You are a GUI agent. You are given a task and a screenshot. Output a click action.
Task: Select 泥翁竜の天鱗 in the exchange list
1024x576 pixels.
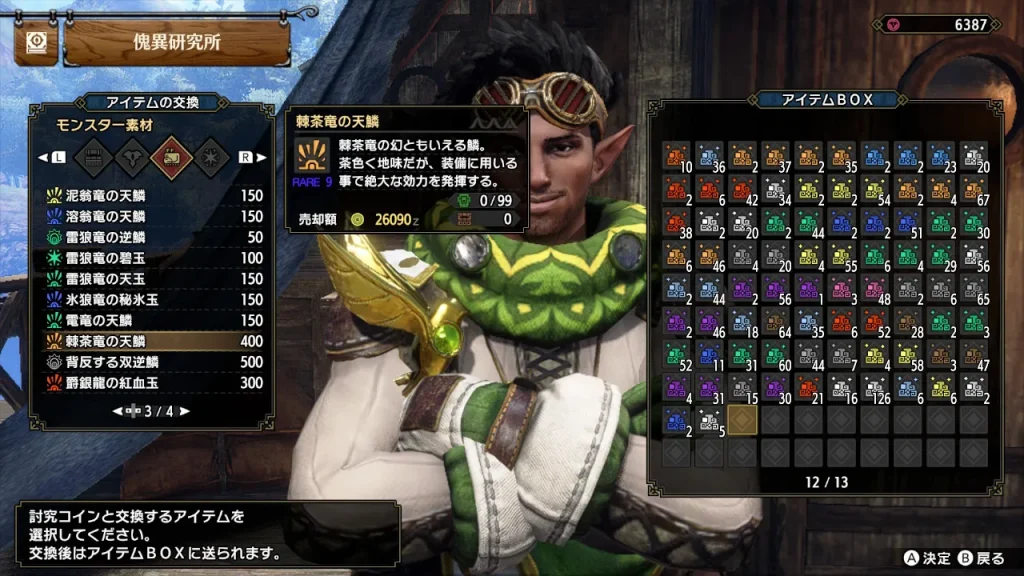pyautogui.click(x=150, y=196)
